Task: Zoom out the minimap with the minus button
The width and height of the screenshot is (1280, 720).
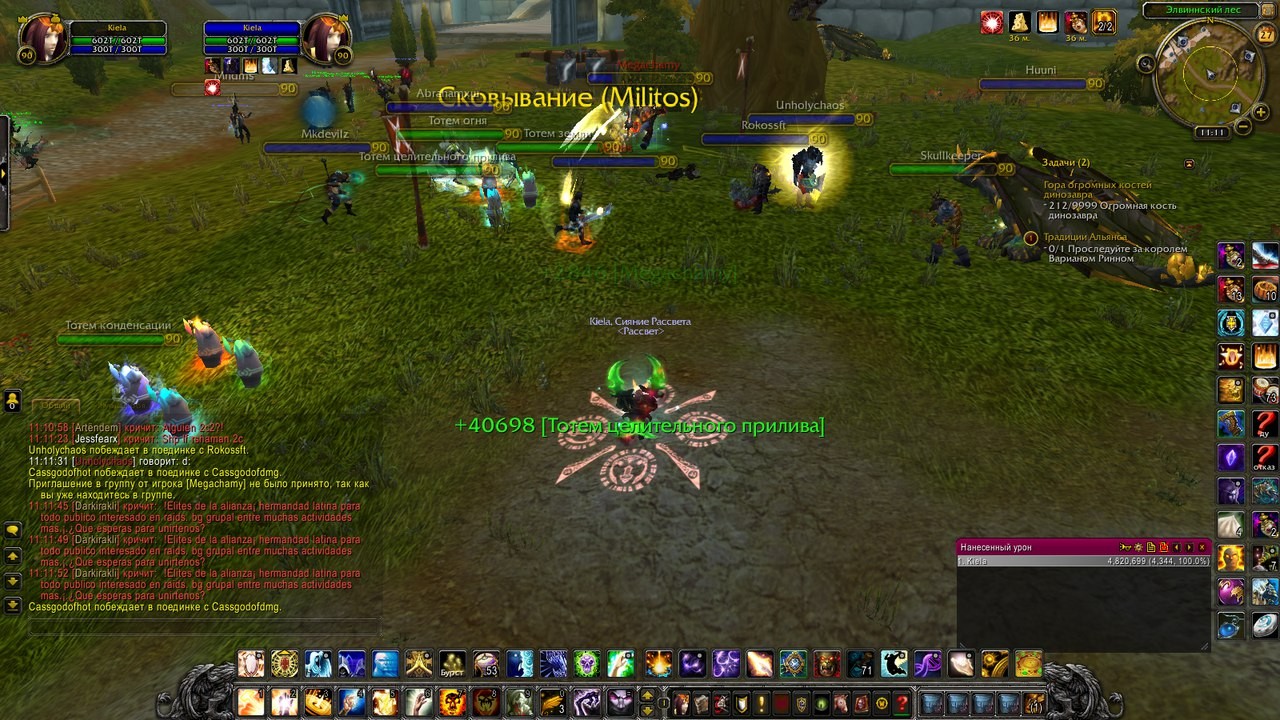Action: 1243,127
